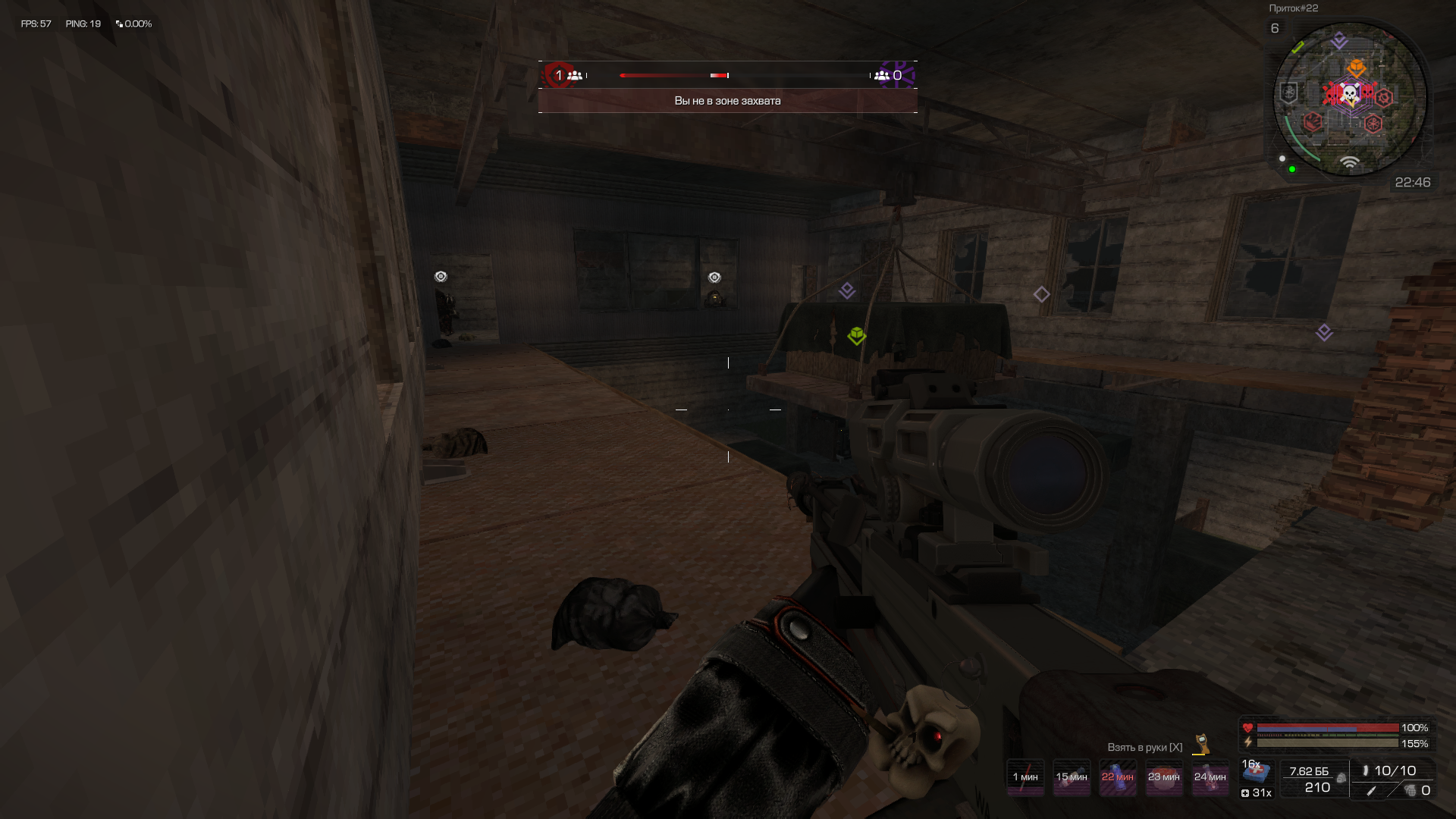Select the red fist faction marker on minimap
Screen dimensions: 1456x819
(x=1313, y=121)
